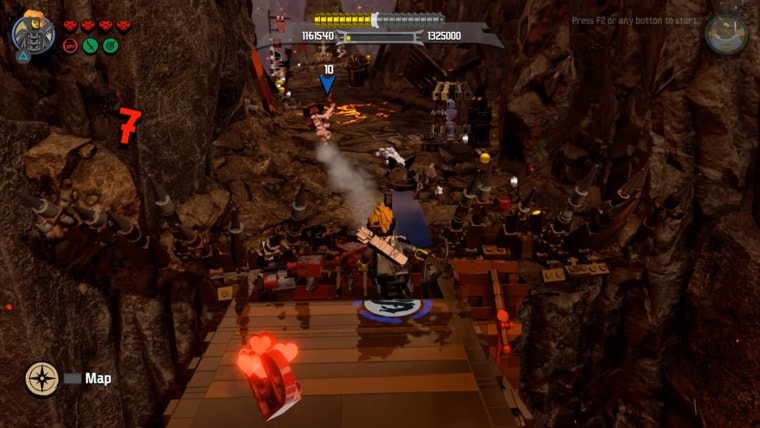The width and height of the screenshot is (760, 428).
Task: Click the player one character portrait
Action: [x=34, y=31]
